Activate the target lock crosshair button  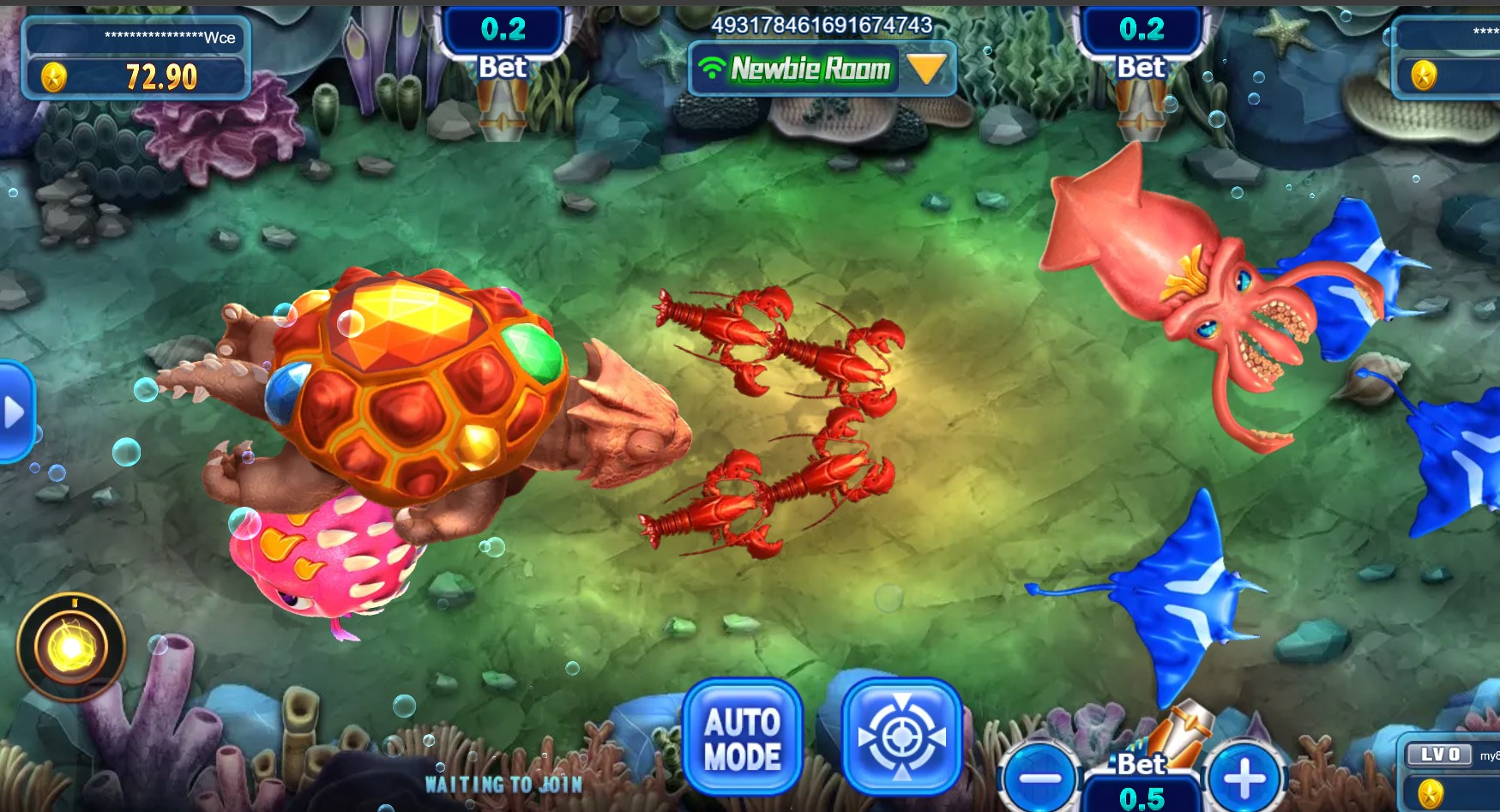(901, 737)
